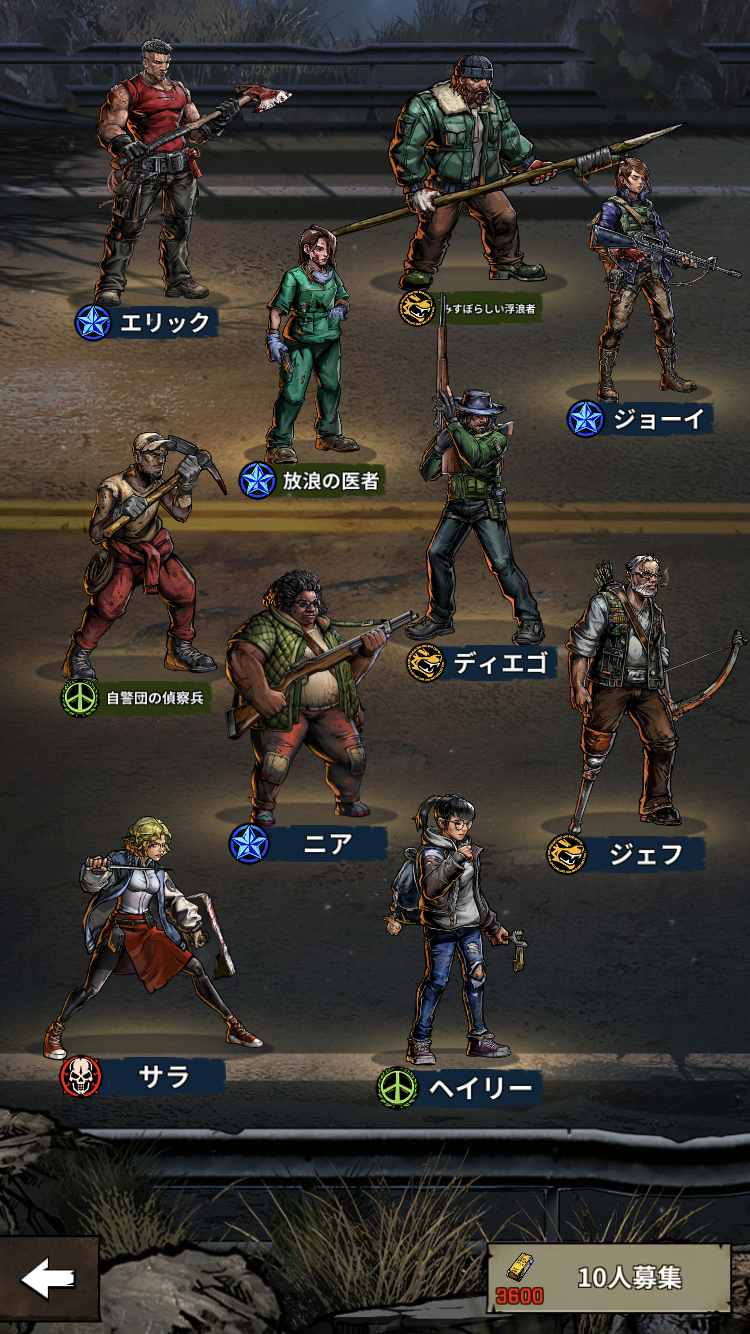Image resolution: width=750 pixels, height=1334 pixels.
Task: Recruit ten more with the 10人募集 button
Action: click(610, 1278)
